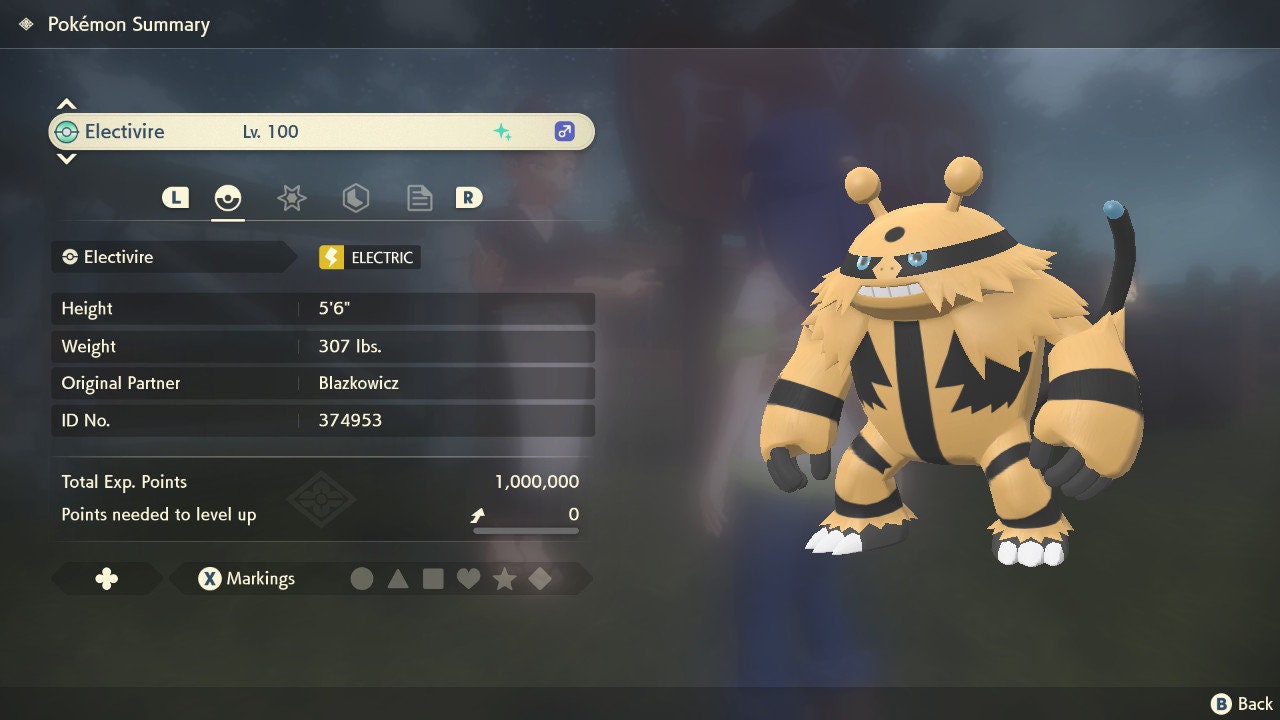Viewport: 1280px width, 720px height.
Task: Open the Markings option
Action: click(247, 579)
